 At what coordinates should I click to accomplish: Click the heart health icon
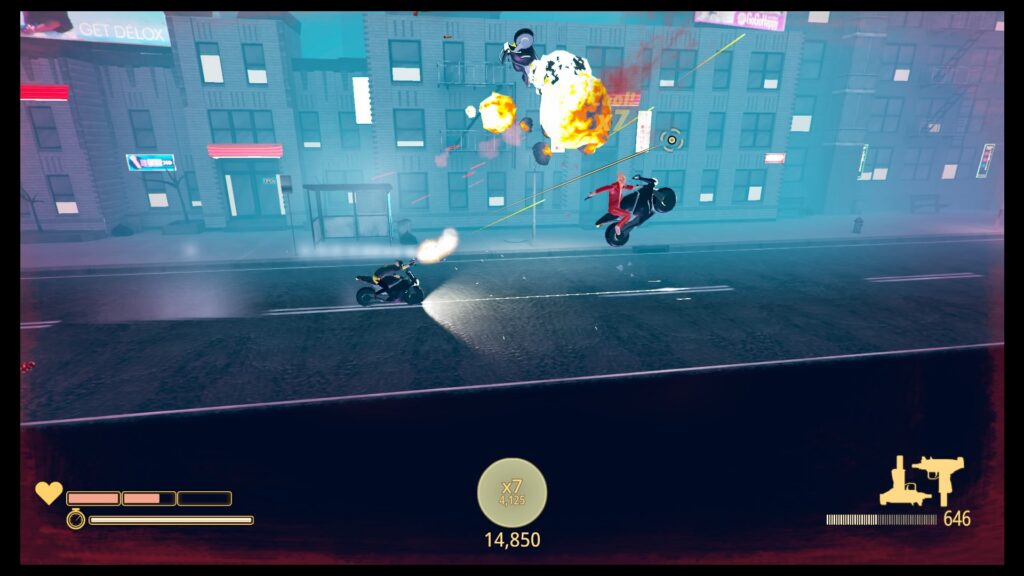tap(48, 493)
